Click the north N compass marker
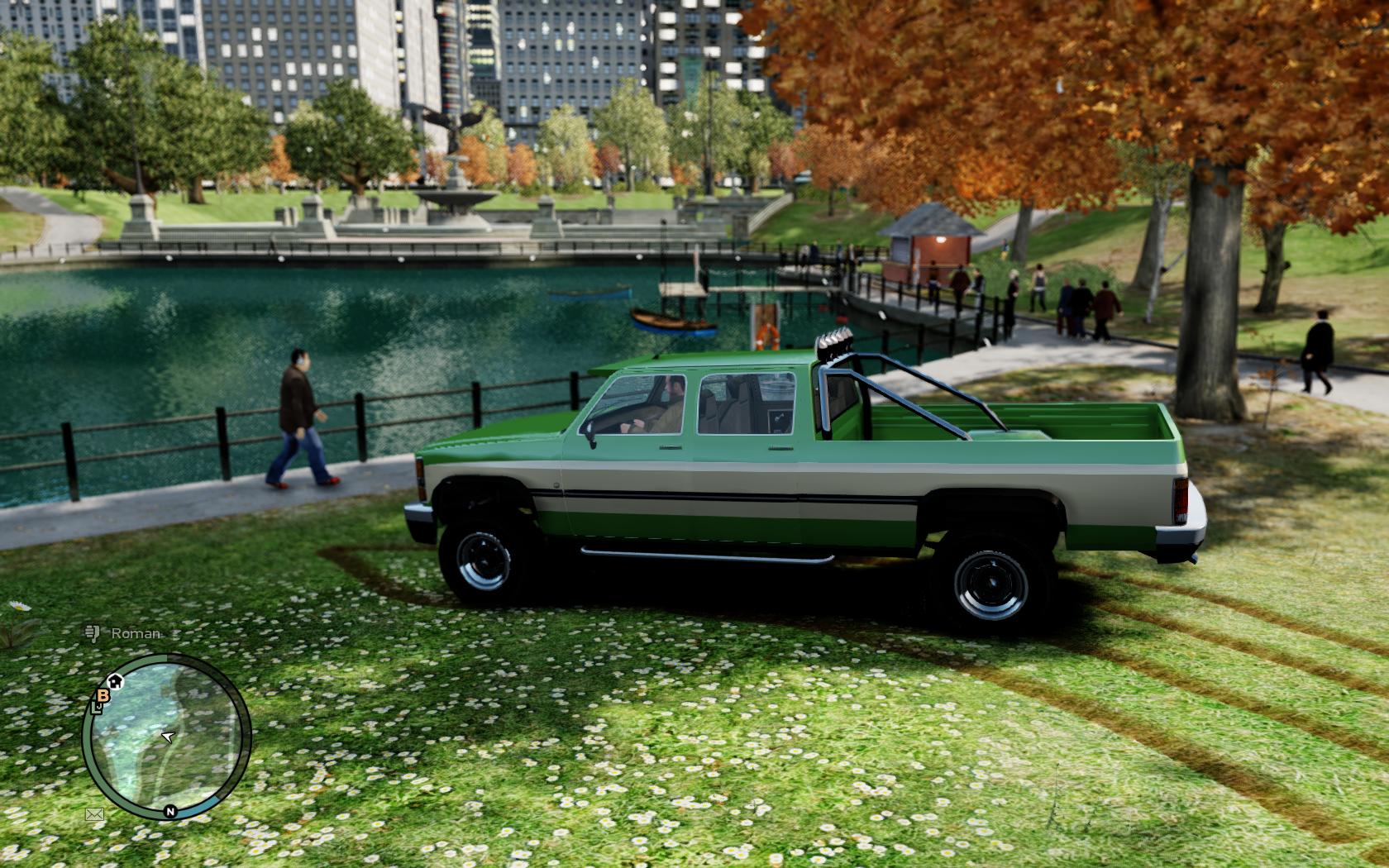Viewport: 1389px width, 868px height. [x=169, y=811]
